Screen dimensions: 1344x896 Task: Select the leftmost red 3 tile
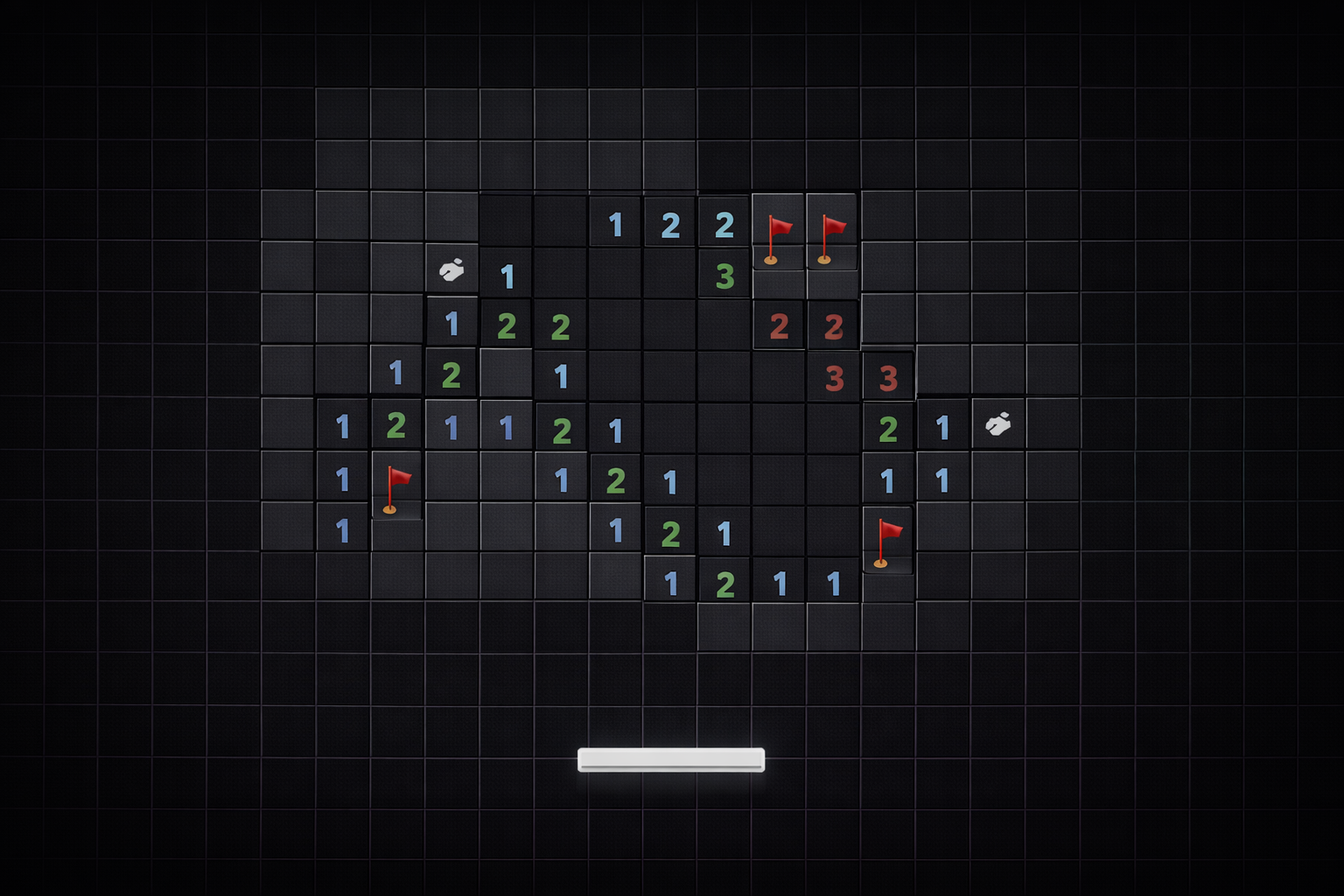831,376
